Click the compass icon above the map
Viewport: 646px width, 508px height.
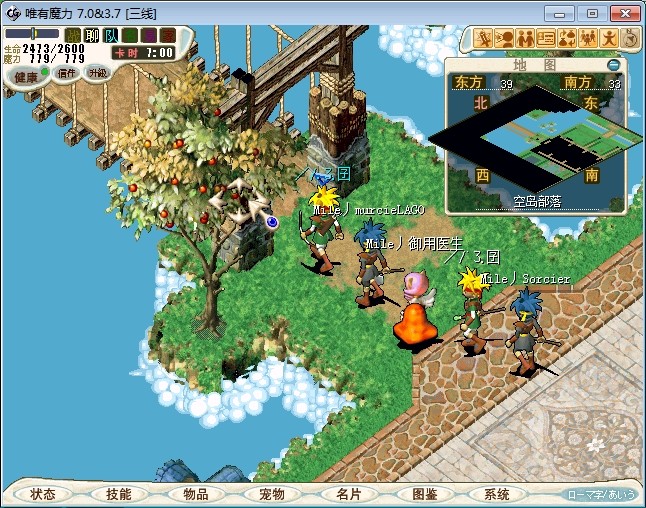[630, 38]
